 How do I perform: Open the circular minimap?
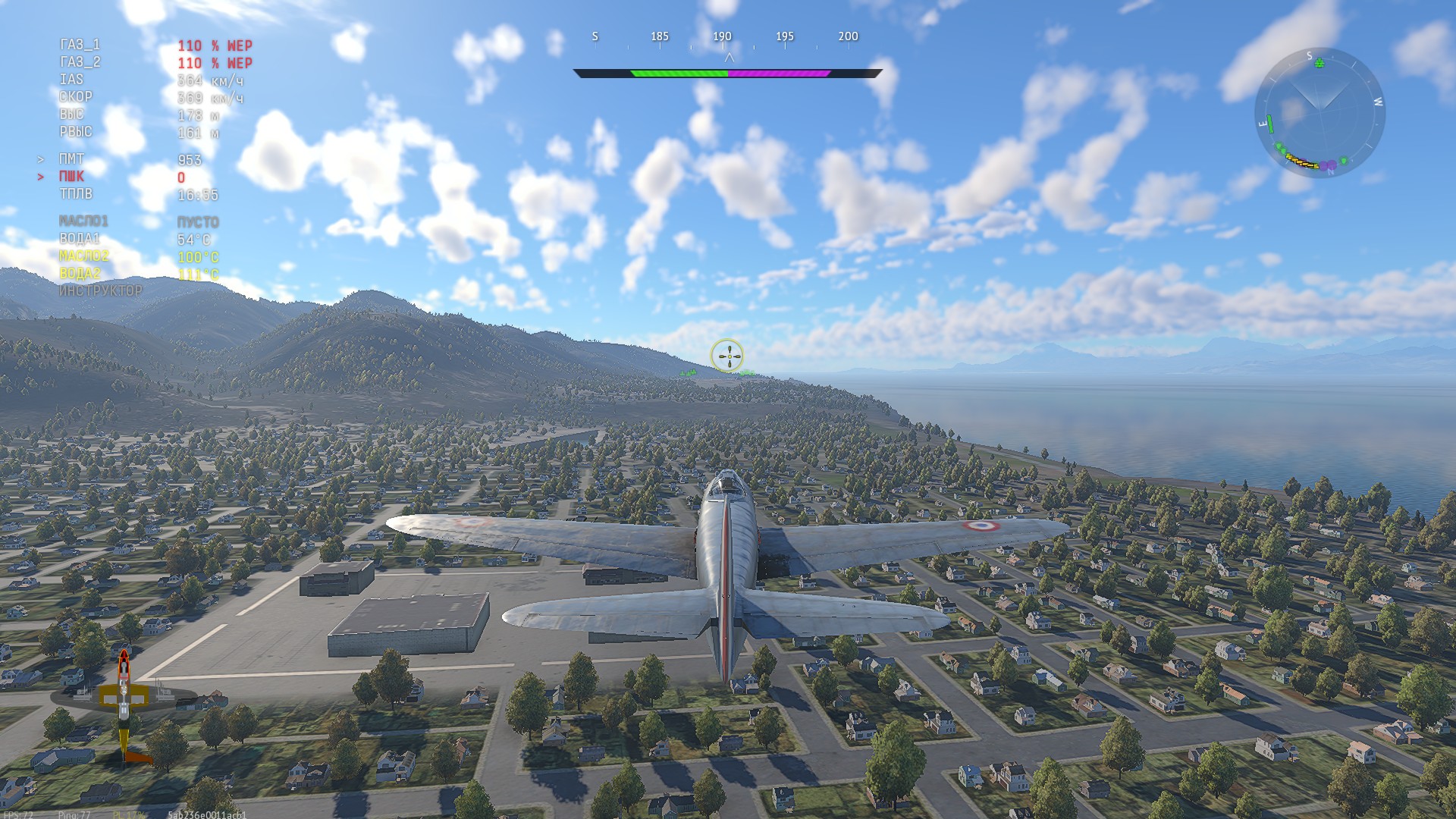(1319, 113)
